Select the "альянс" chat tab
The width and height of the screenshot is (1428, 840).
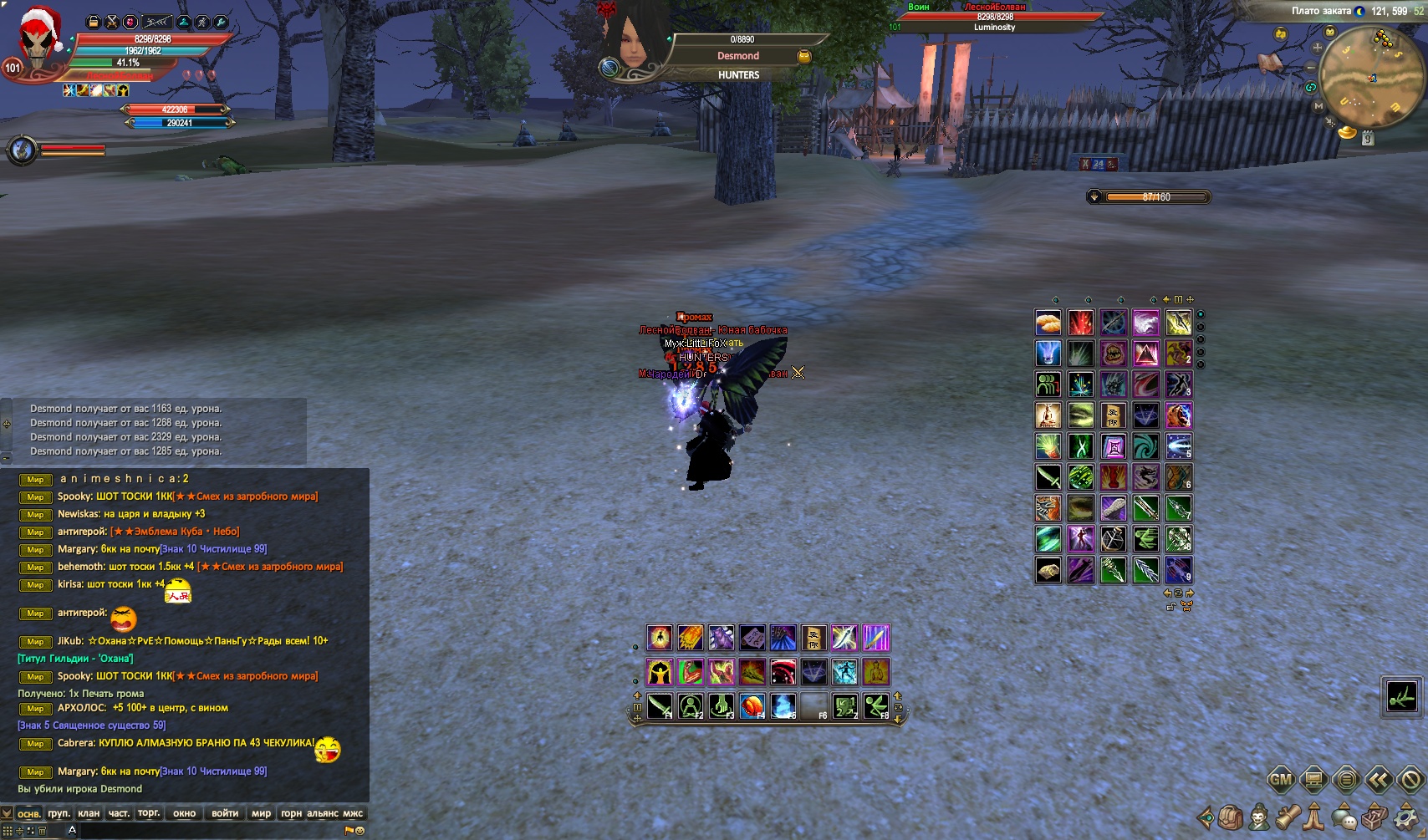point(322,813)
